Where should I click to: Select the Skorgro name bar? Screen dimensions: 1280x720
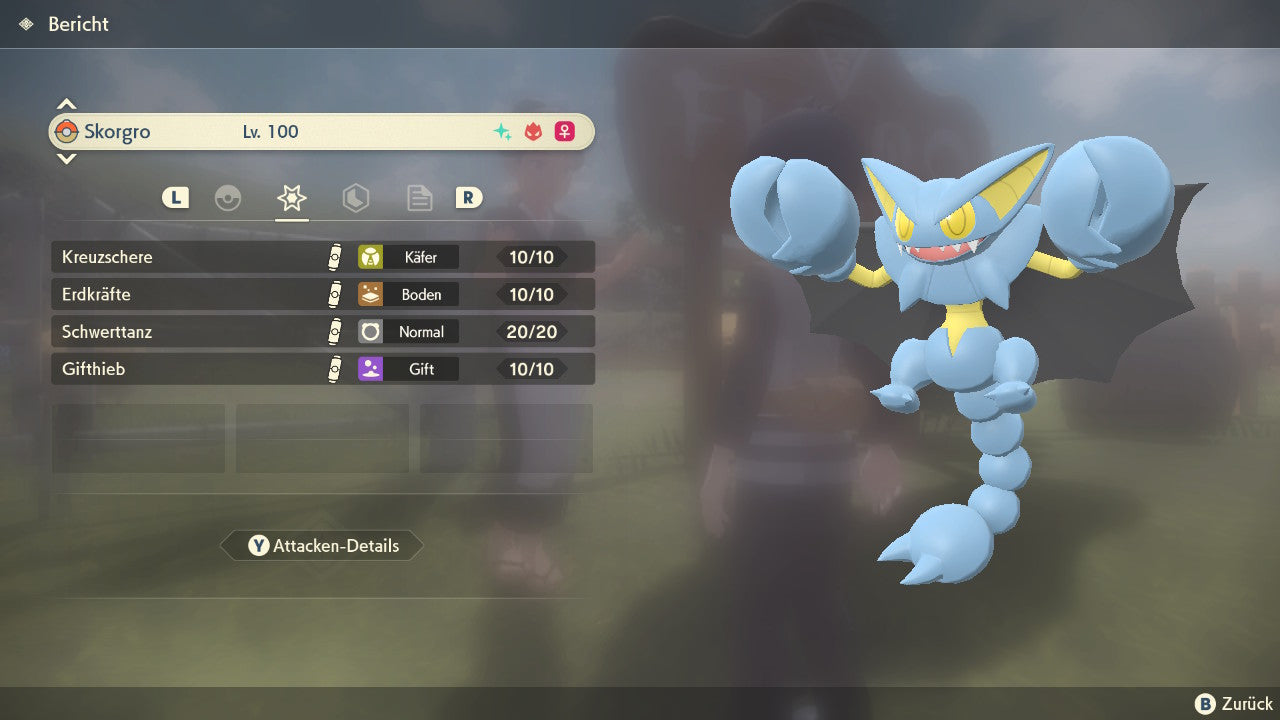coord(322,132)
